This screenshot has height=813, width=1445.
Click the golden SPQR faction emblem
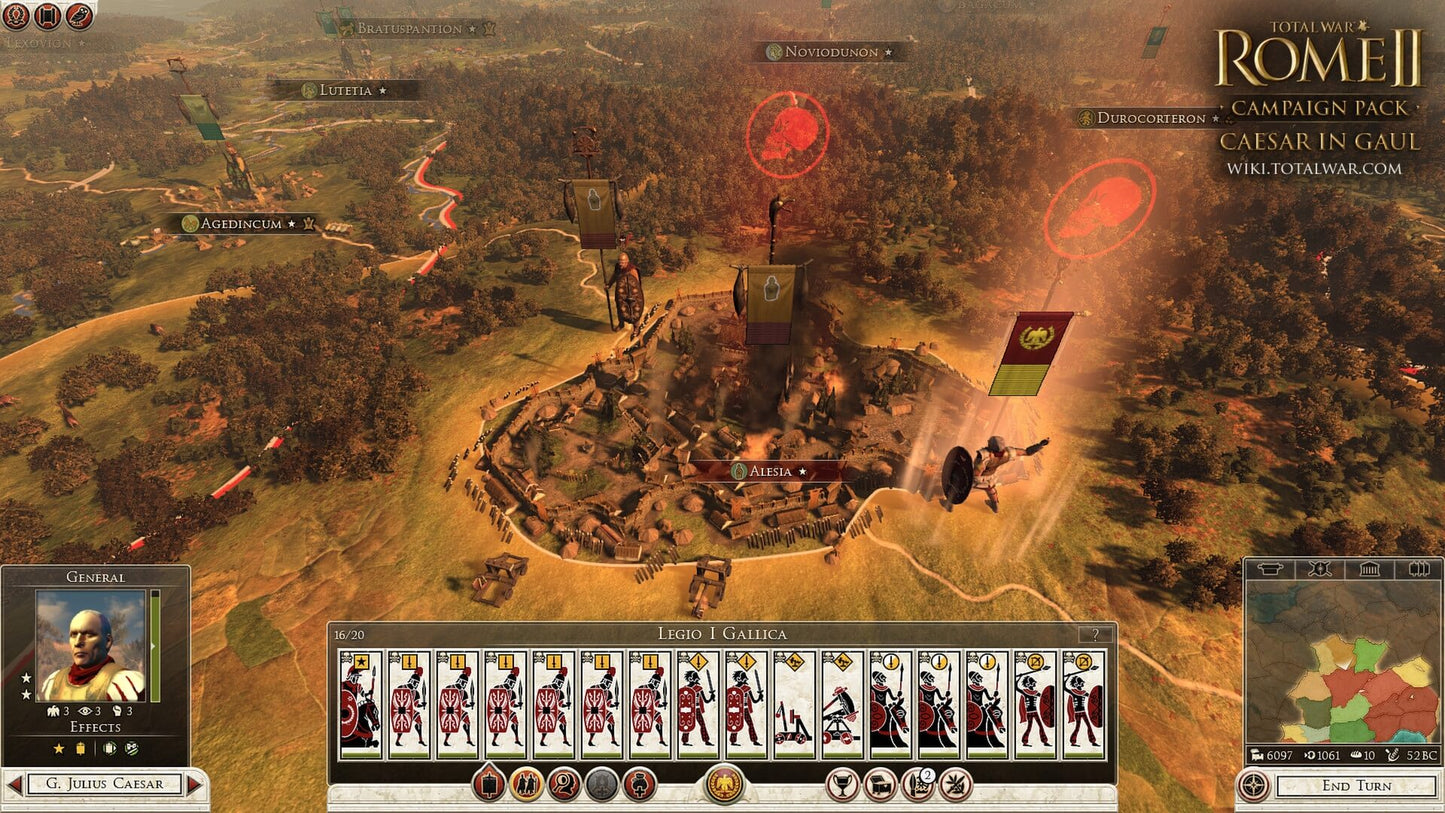(723, 785)
